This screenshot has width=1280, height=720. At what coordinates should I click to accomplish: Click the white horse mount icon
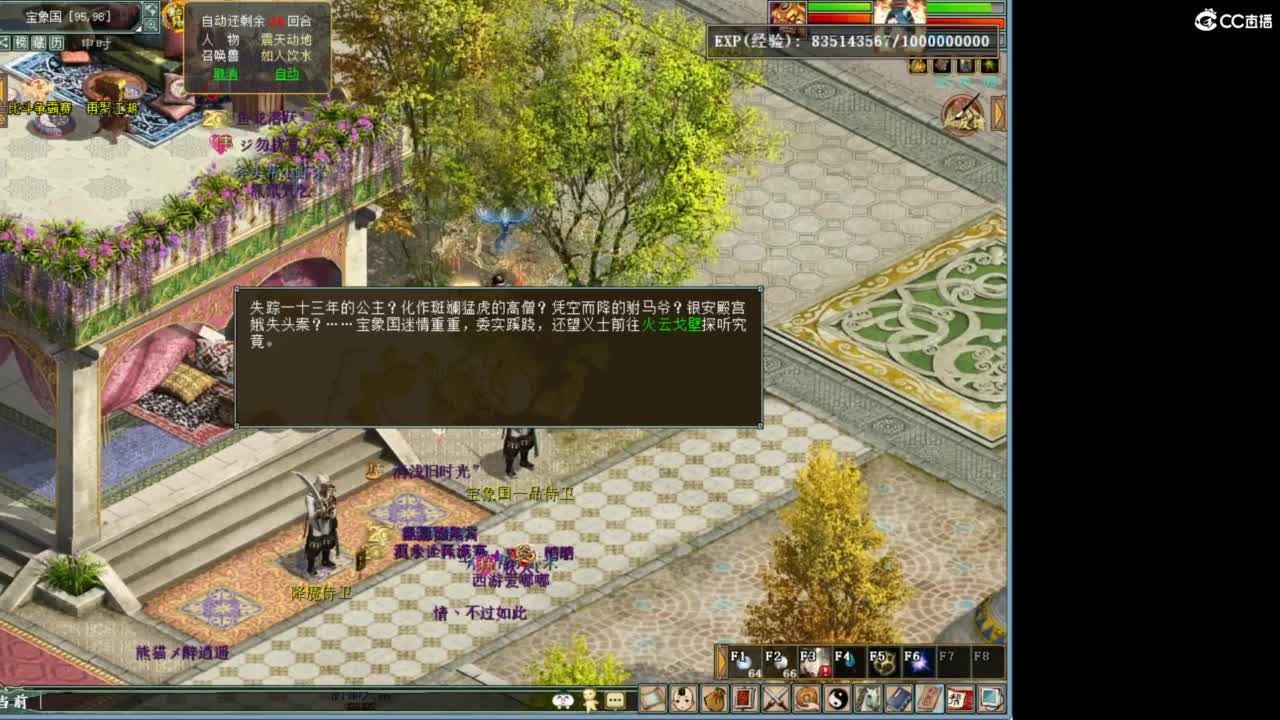(868, 701)
